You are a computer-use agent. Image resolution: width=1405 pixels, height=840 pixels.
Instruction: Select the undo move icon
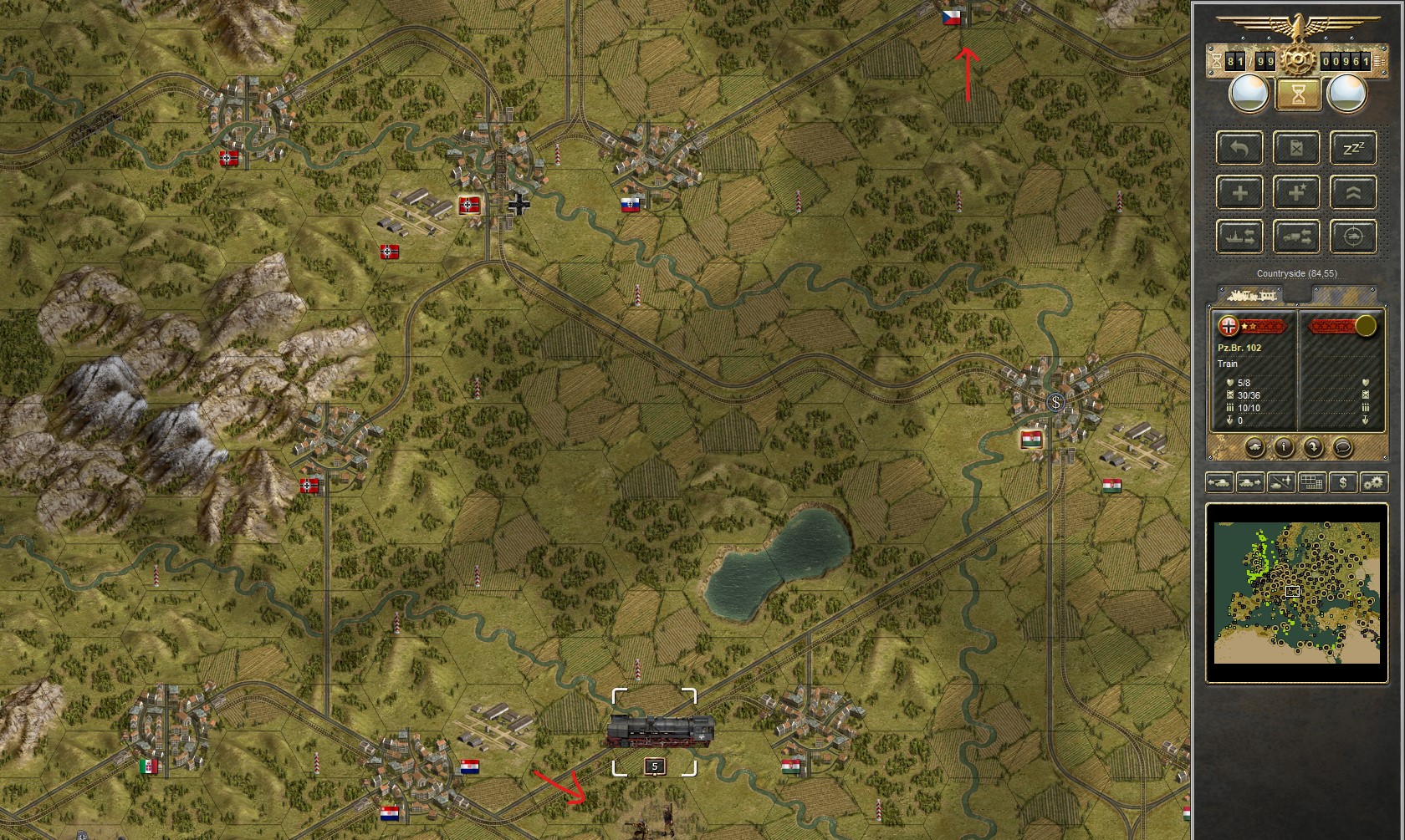pos(1239,149)
